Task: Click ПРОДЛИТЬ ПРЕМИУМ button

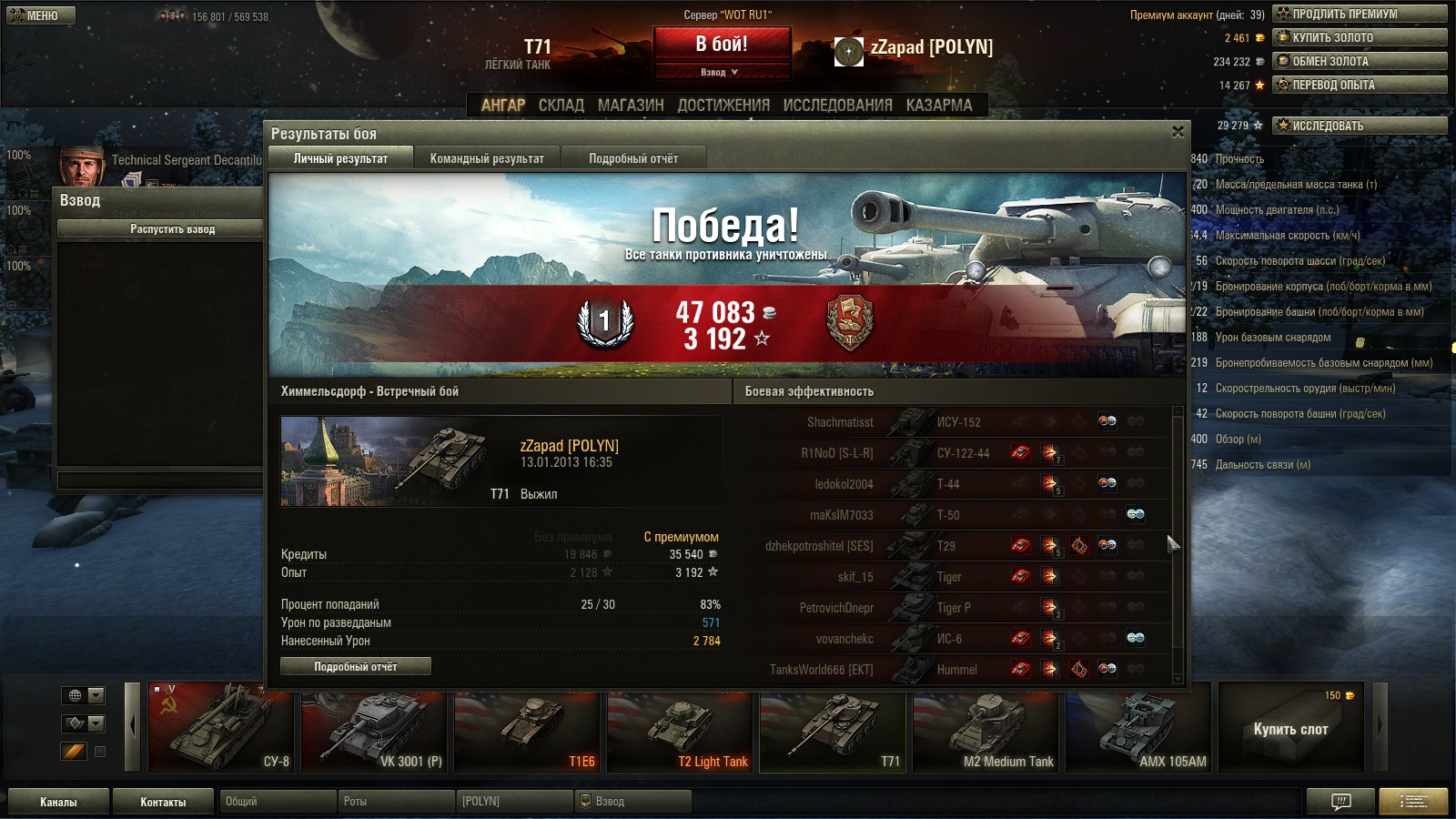Action: tap(1360, 14)
